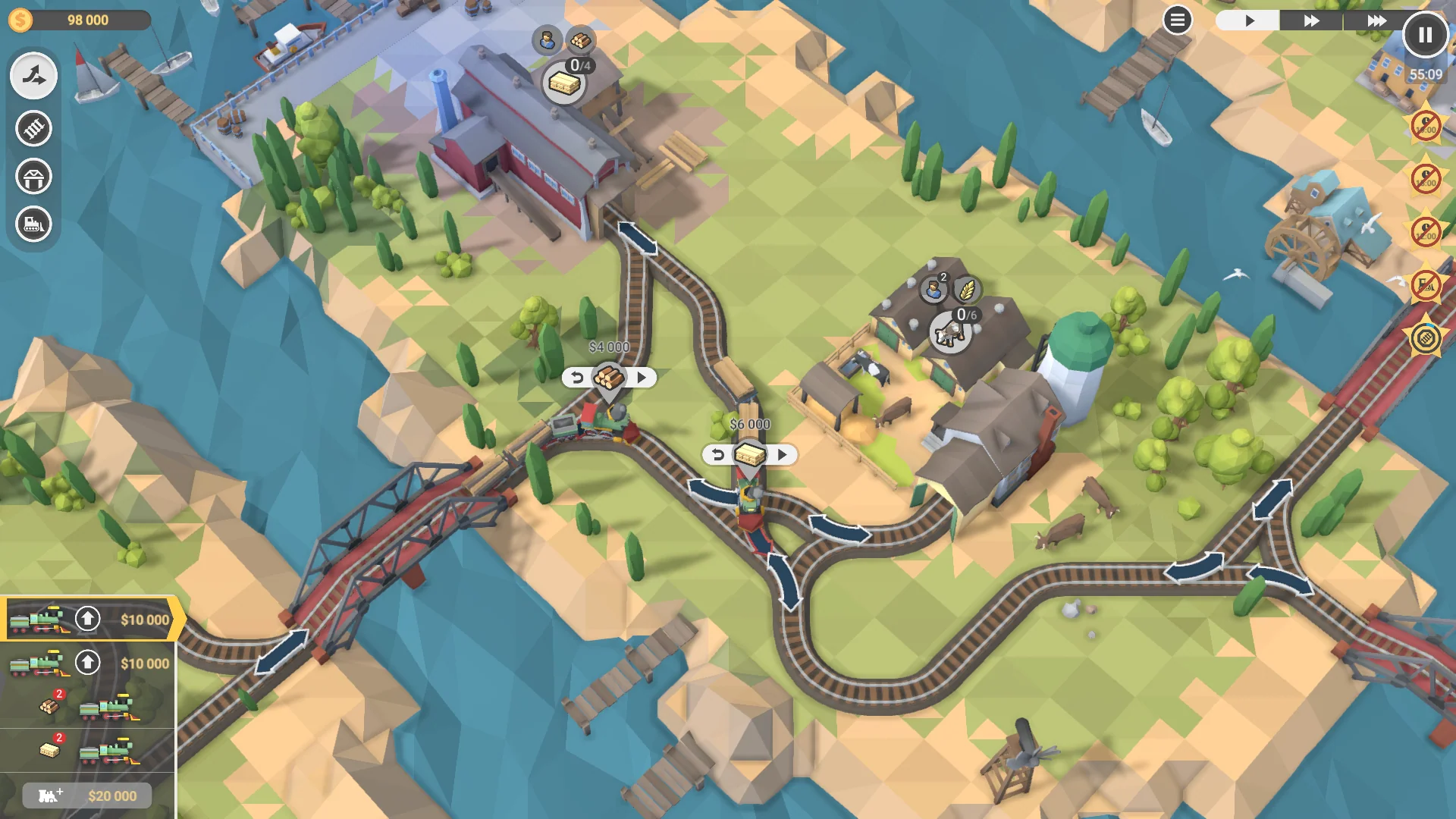
Task: Select the track laying tool
Action: point(33,128)
